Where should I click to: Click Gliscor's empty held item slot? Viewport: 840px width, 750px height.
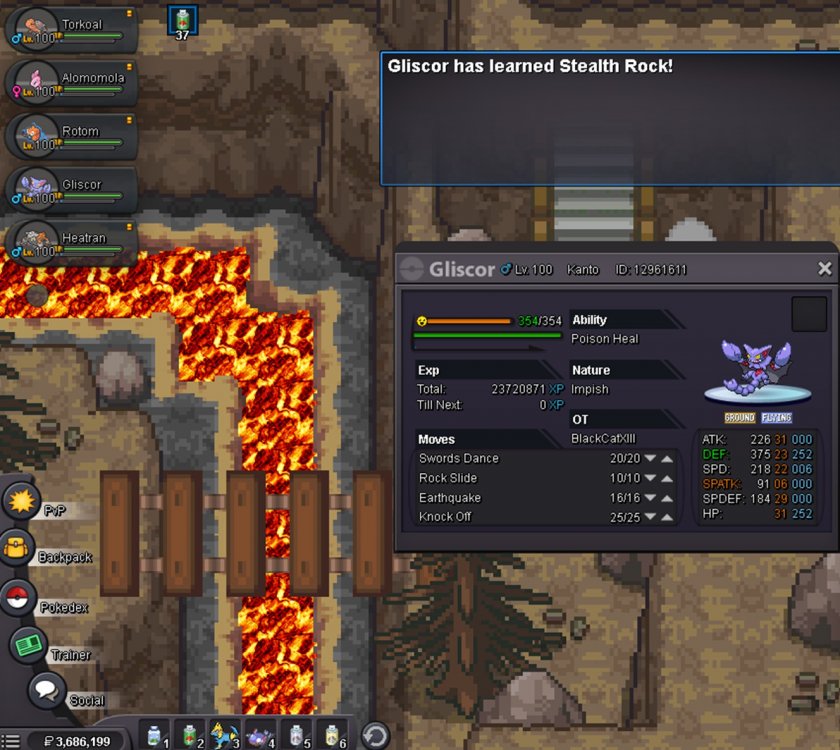click(x=809, y=314)
